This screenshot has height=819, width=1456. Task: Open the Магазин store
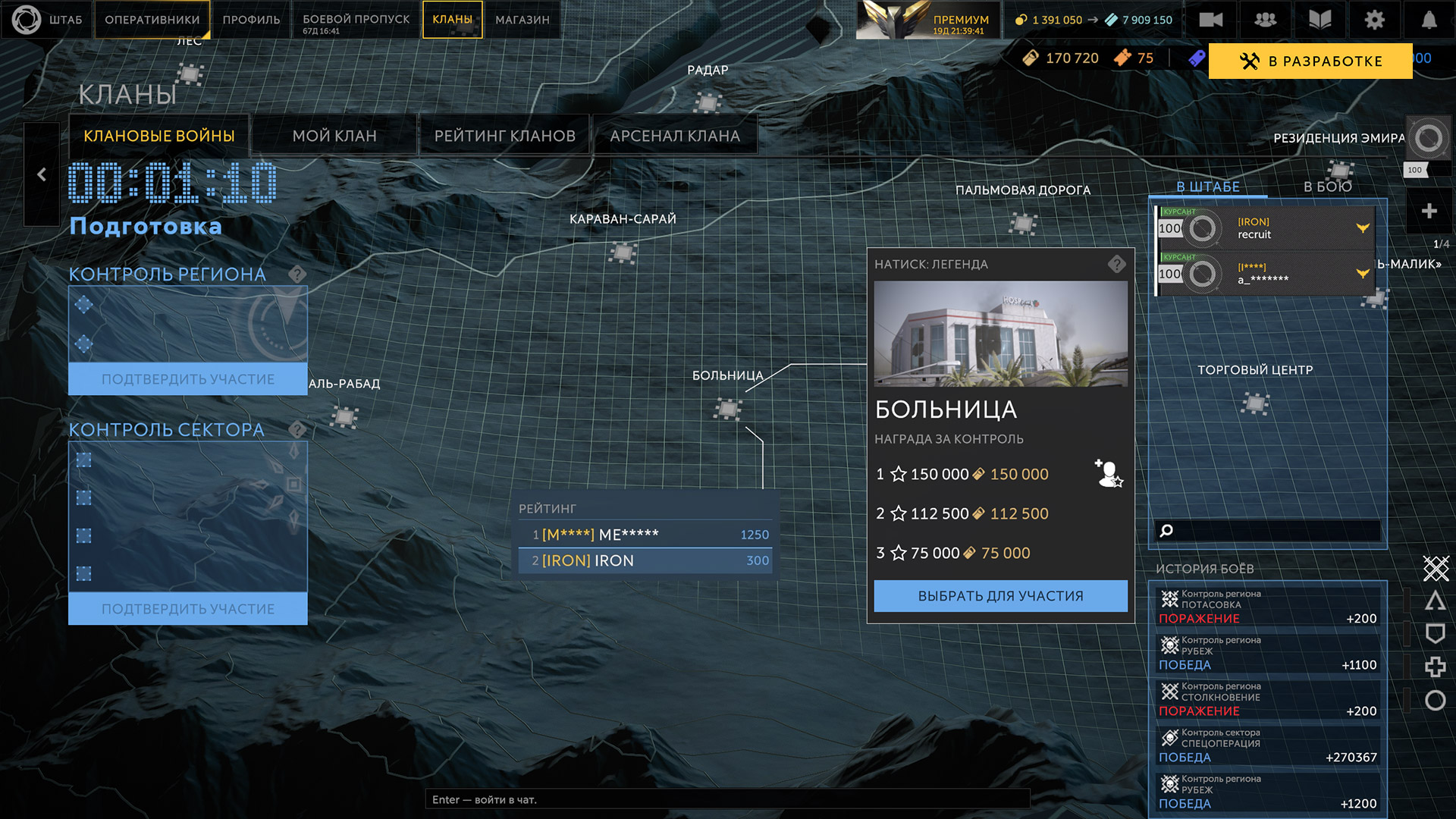click(x=522, y=20)
